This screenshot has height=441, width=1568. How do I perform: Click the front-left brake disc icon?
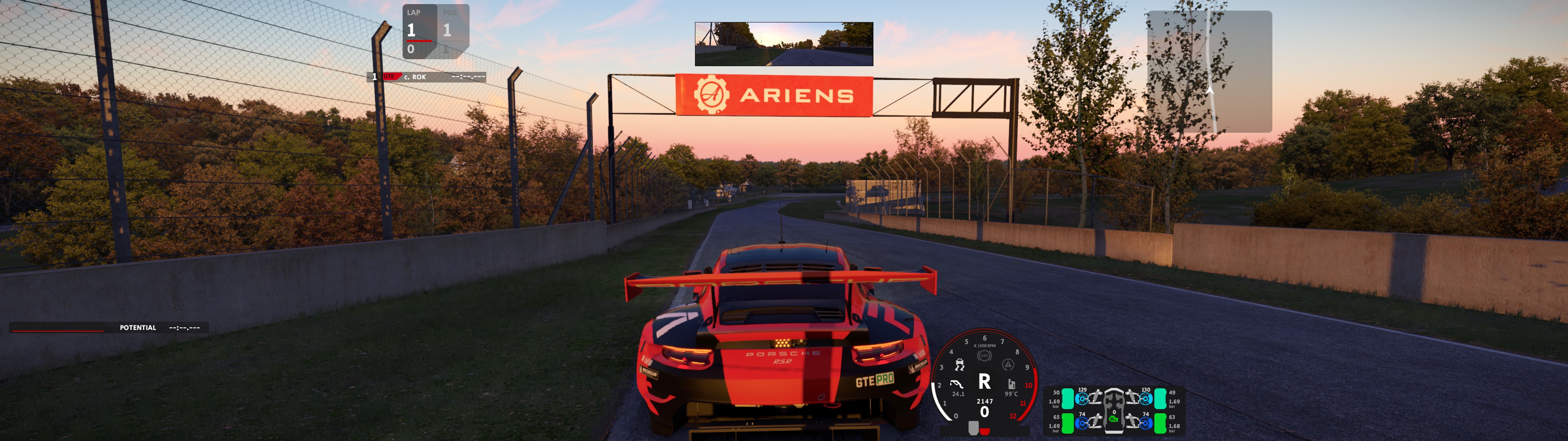pos(1082,399)
